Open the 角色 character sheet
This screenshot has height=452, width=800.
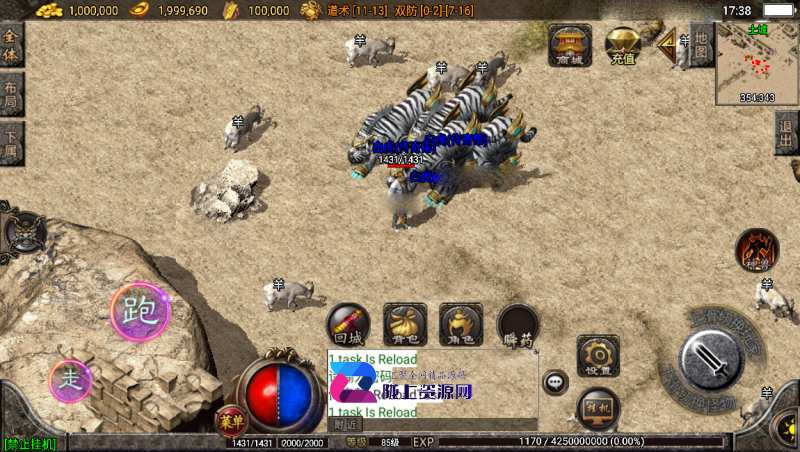pyautogui.click(x=461, y=325)
